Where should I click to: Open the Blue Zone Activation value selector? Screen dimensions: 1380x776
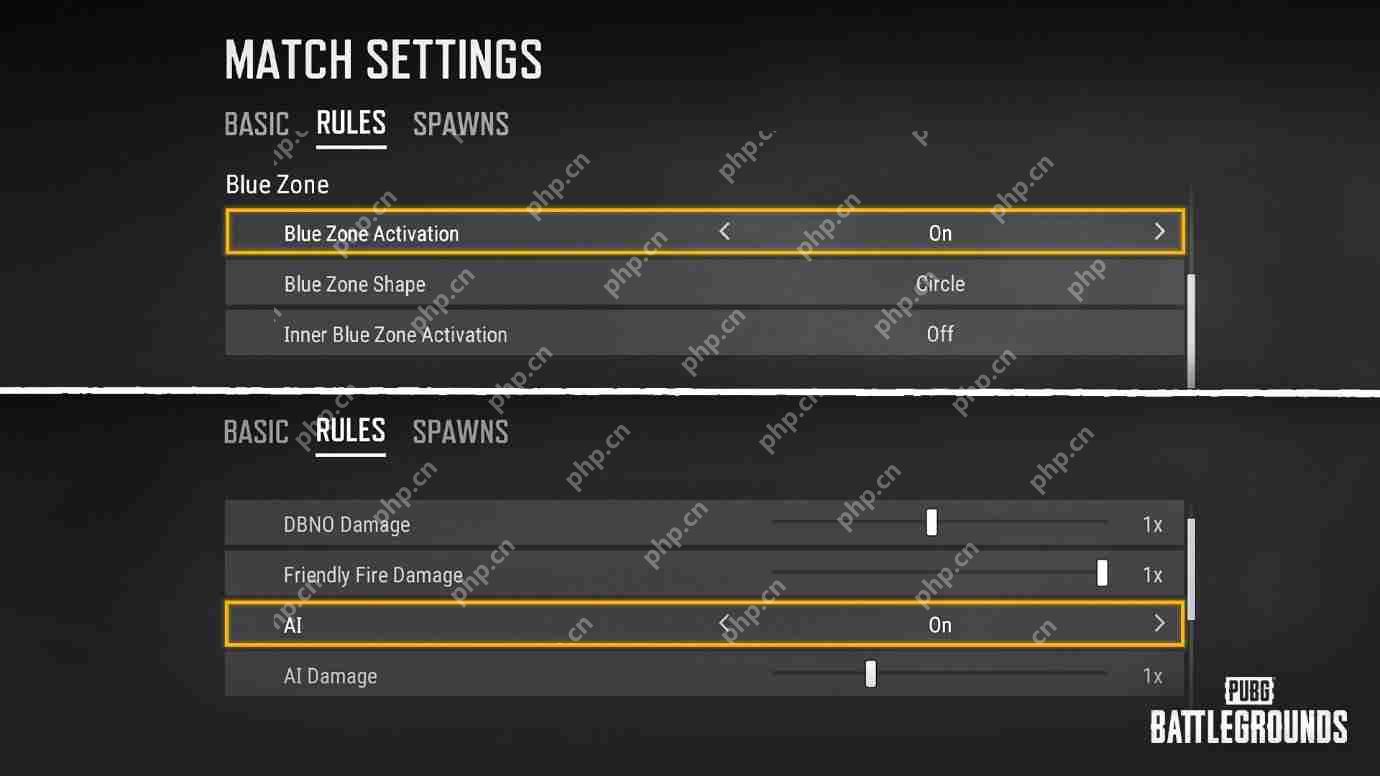940,232
